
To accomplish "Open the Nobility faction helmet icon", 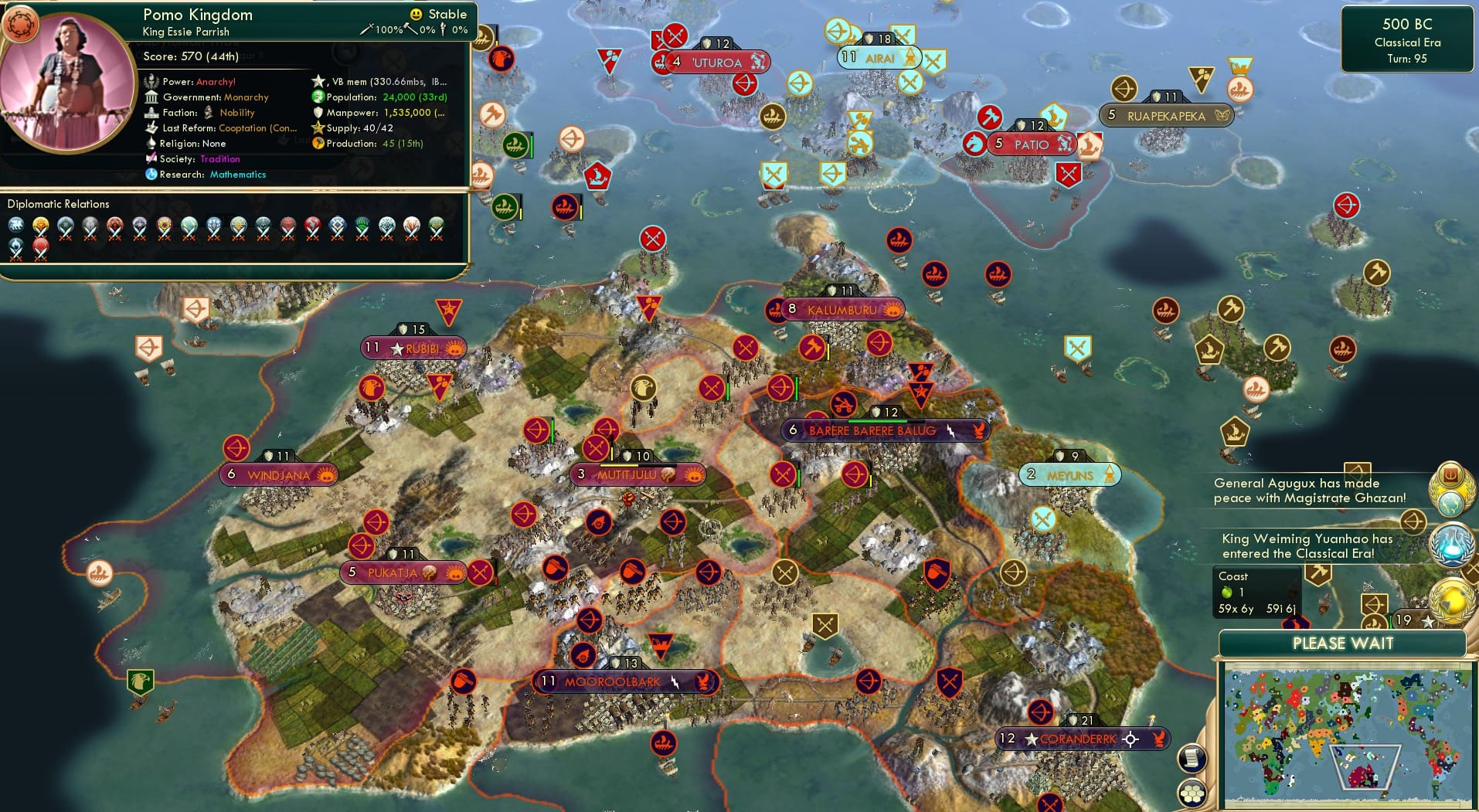I will tap(209, 113).
